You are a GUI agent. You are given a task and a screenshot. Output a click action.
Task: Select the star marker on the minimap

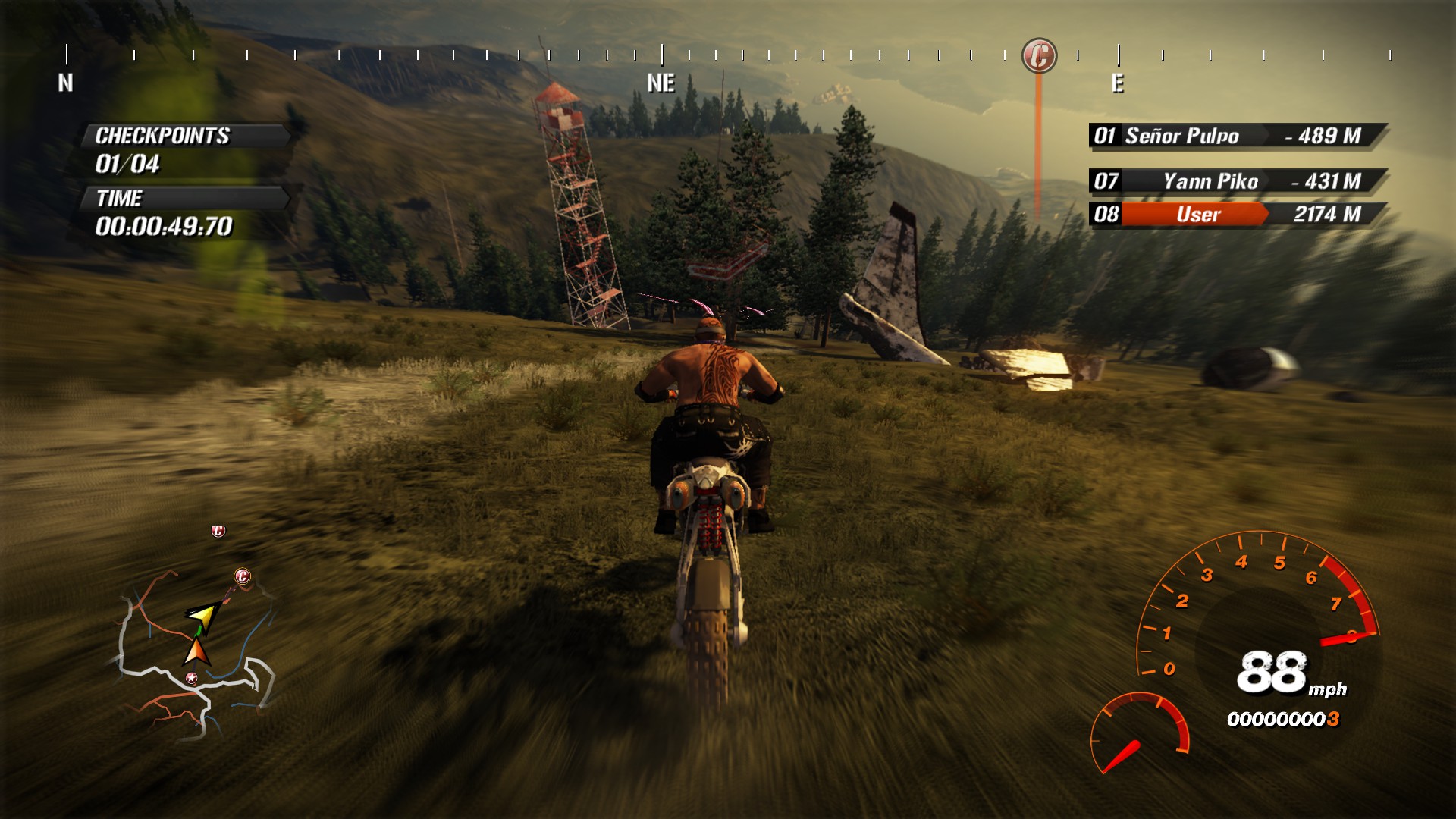coord(192,678)
